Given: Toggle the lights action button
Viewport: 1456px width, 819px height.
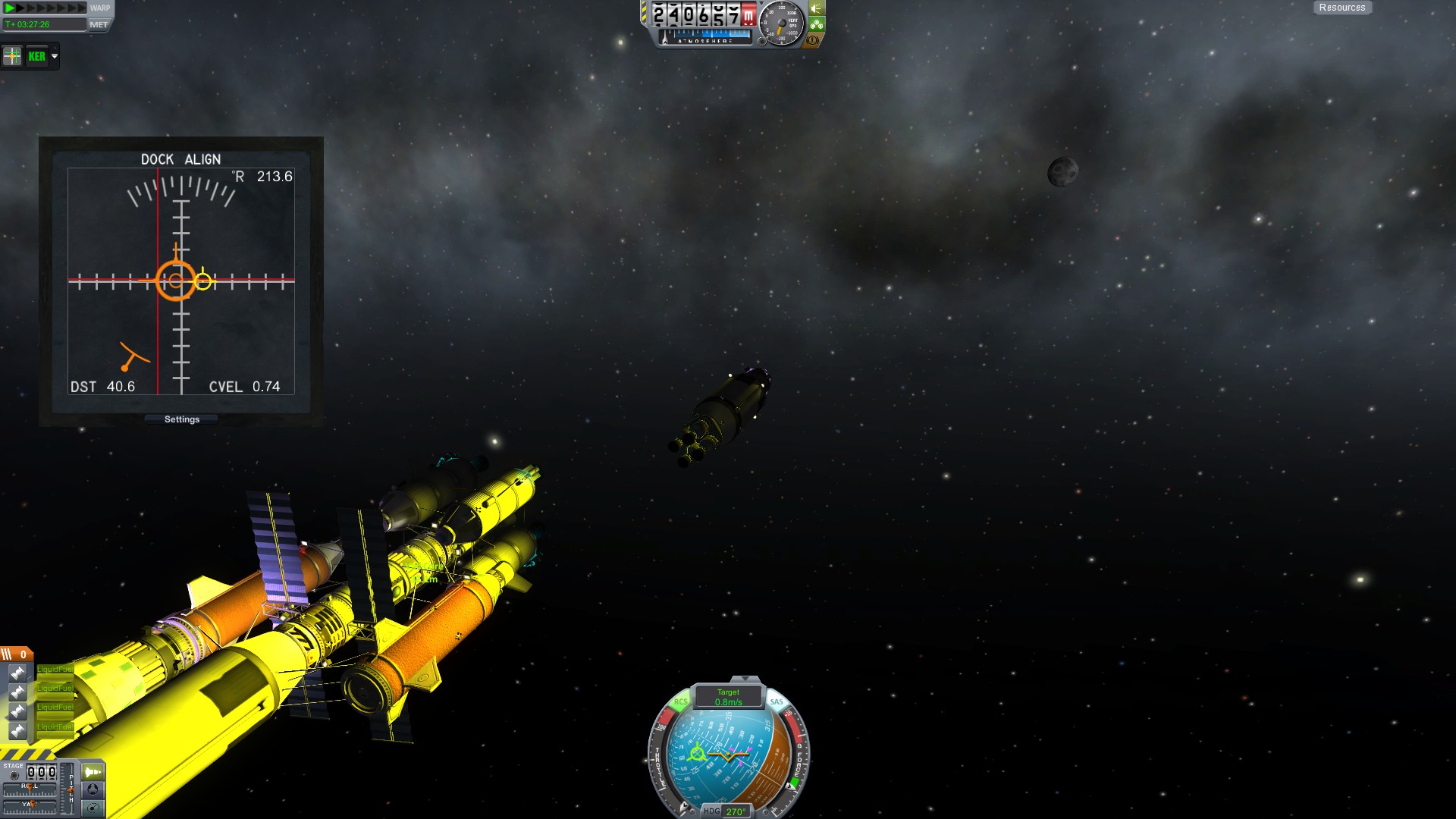Looking at the screenshot, I should 817,8.
